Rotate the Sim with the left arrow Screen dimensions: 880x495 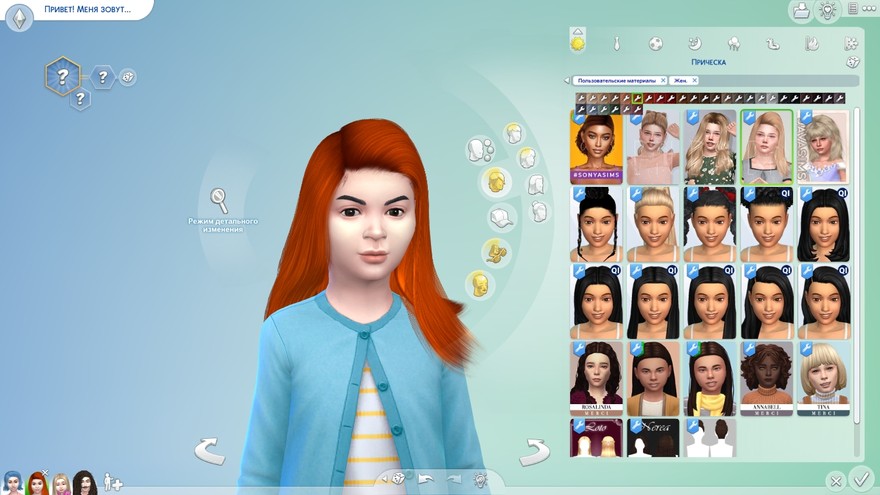coord(209,451)
